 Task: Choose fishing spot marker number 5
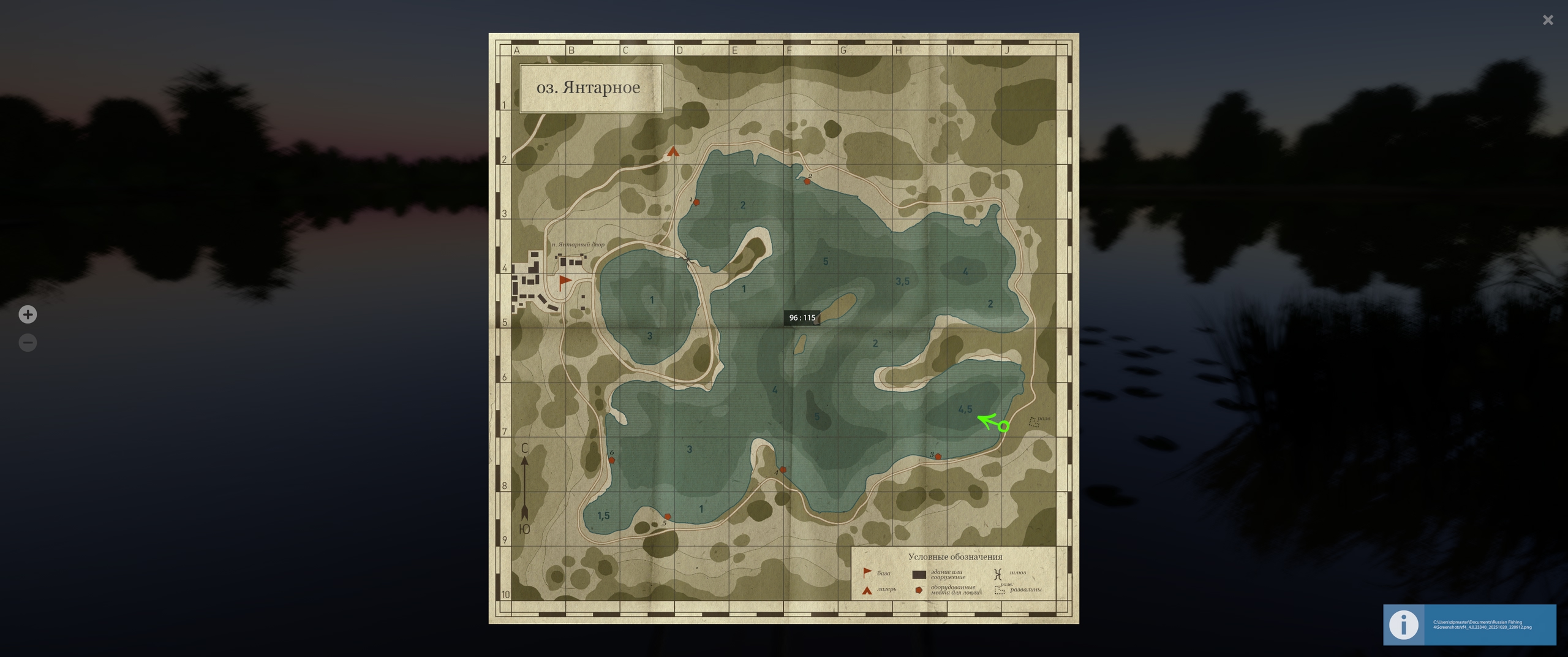(668, 517)
